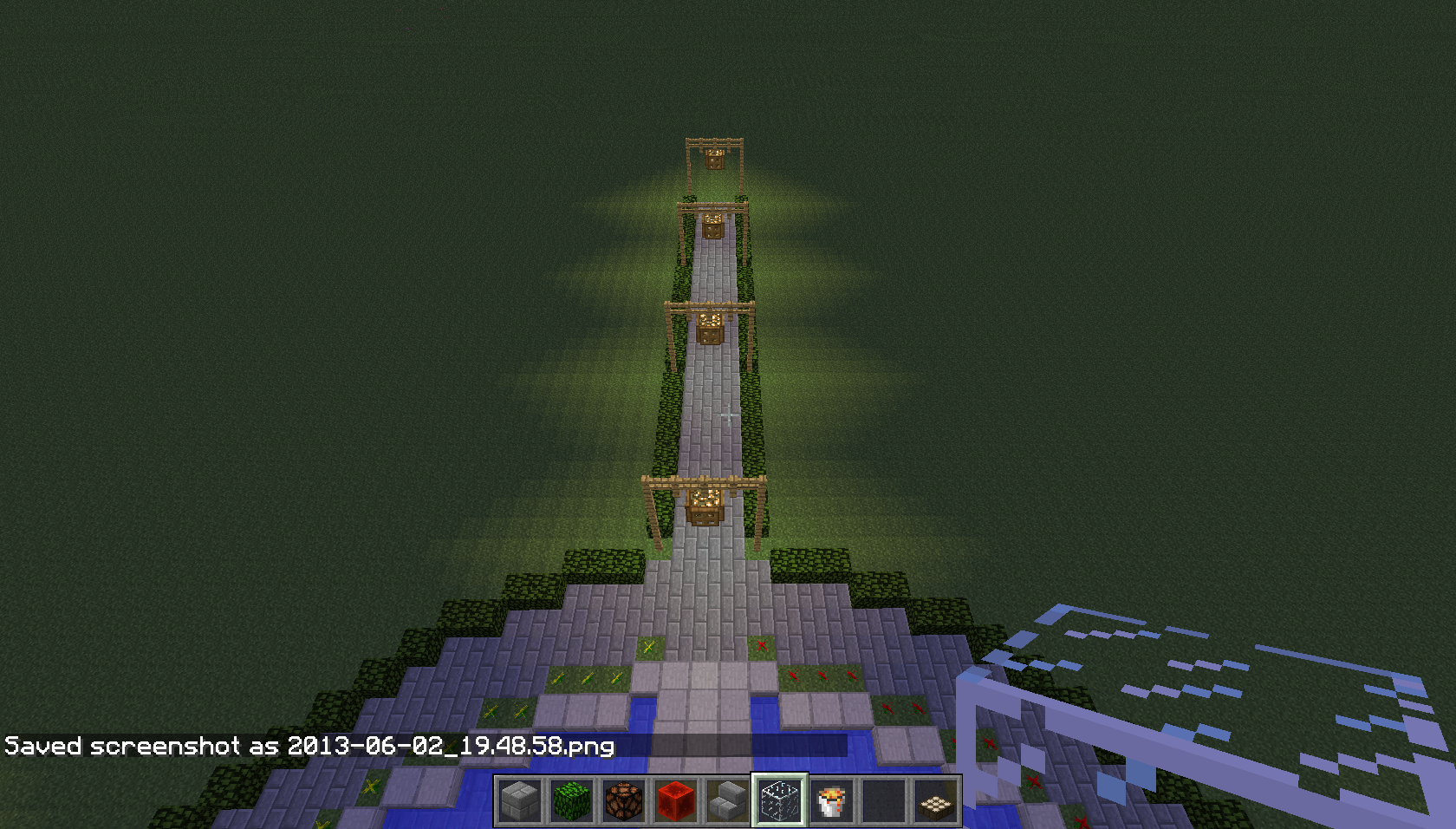
Task: Click the middle hanging chest under its wooden arch
Action: pyautogui.click(x=709, y=330)
